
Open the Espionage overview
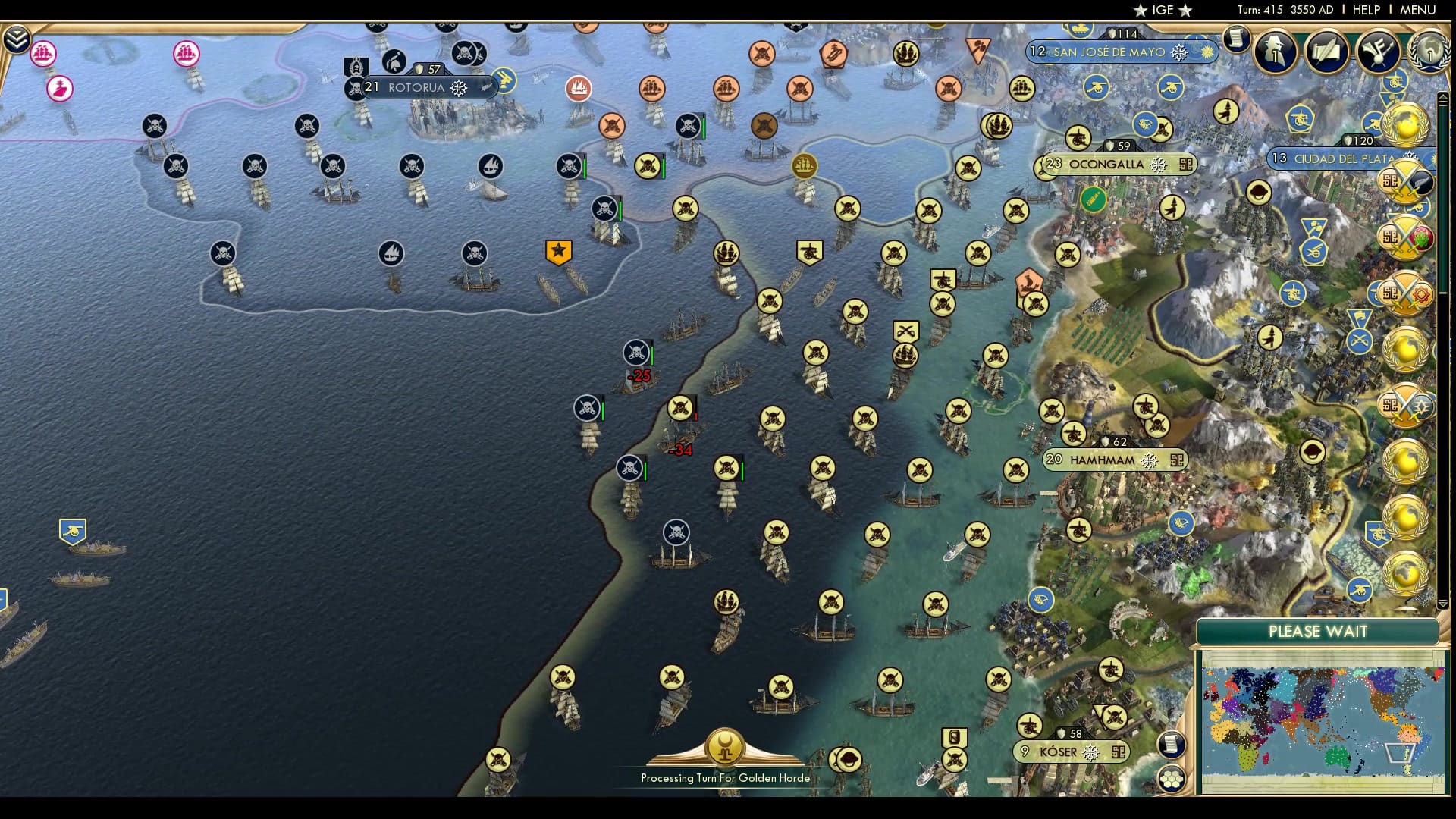pos(1273,49)
